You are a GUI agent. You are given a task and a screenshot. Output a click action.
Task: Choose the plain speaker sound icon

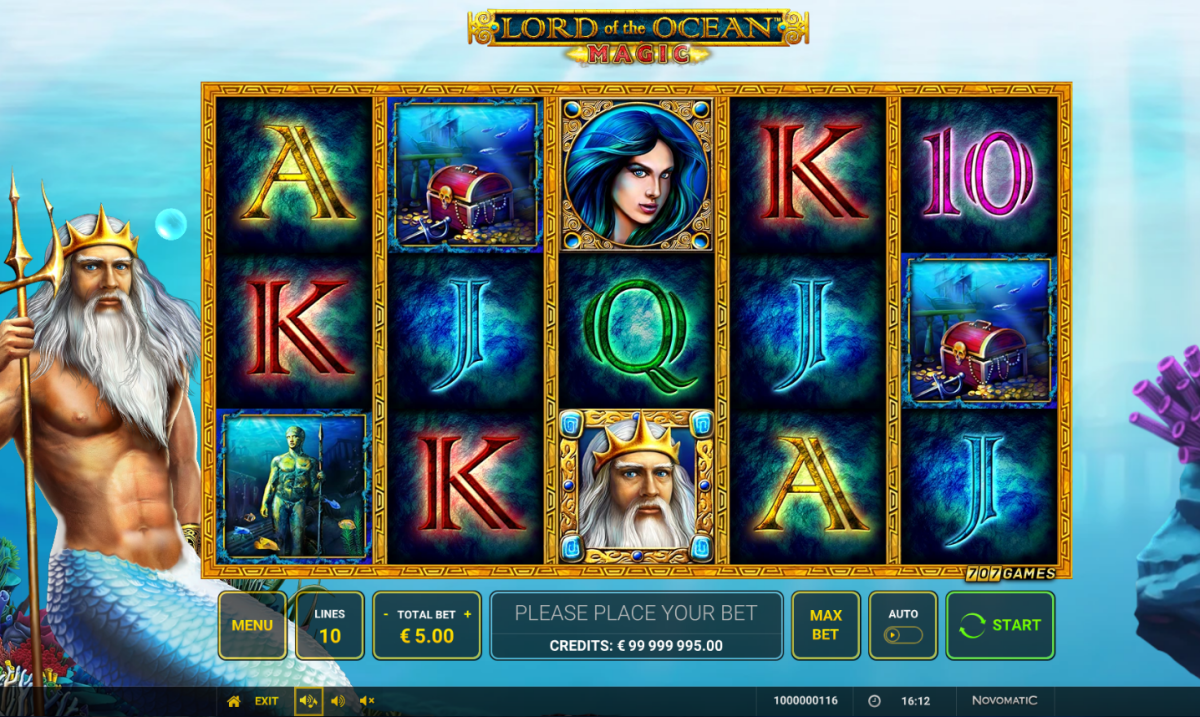coord(338,701)
